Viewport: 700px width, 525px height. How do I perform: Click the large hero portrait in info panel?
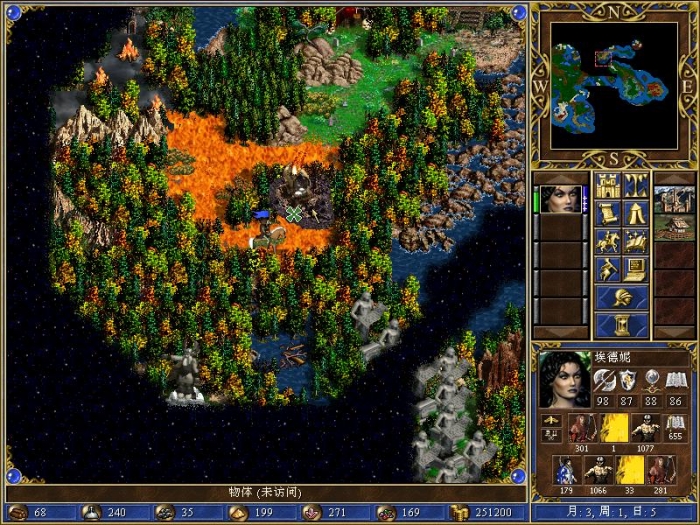[x=562, y=379]
